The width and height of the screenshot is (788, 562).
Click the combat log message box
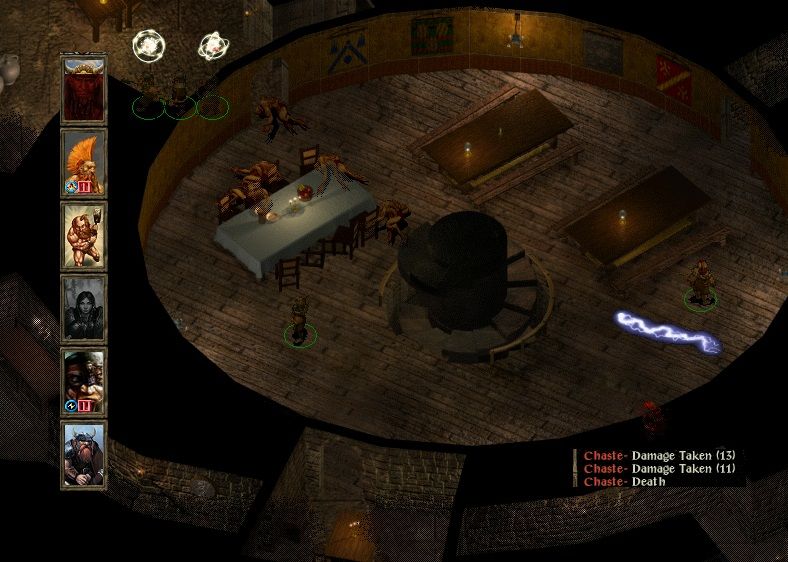(660, 468)
